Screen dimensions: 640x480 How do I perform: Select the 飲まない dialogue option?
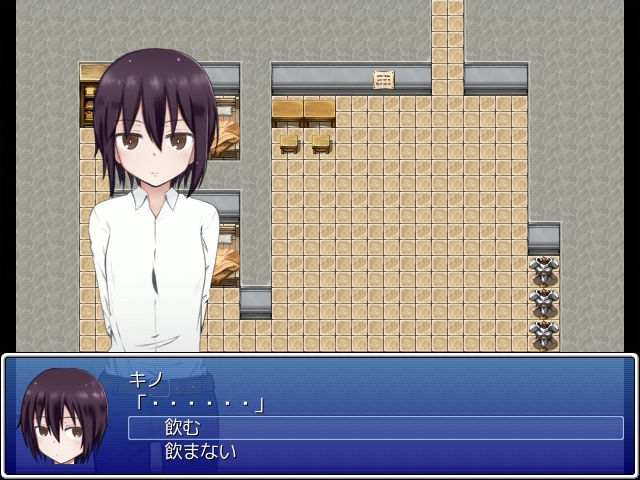tap(200, 452)
